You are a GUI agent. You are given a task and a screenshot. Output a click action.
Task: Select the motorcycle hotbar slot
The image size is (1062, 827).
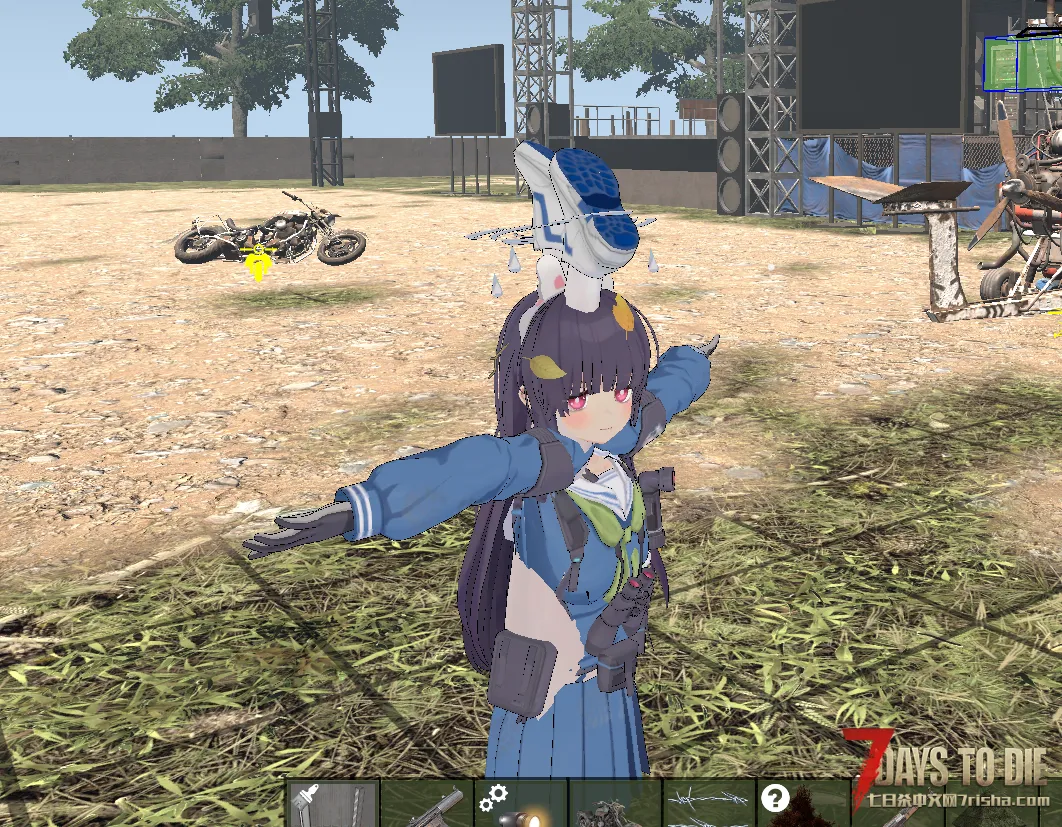tap(615, 806)
